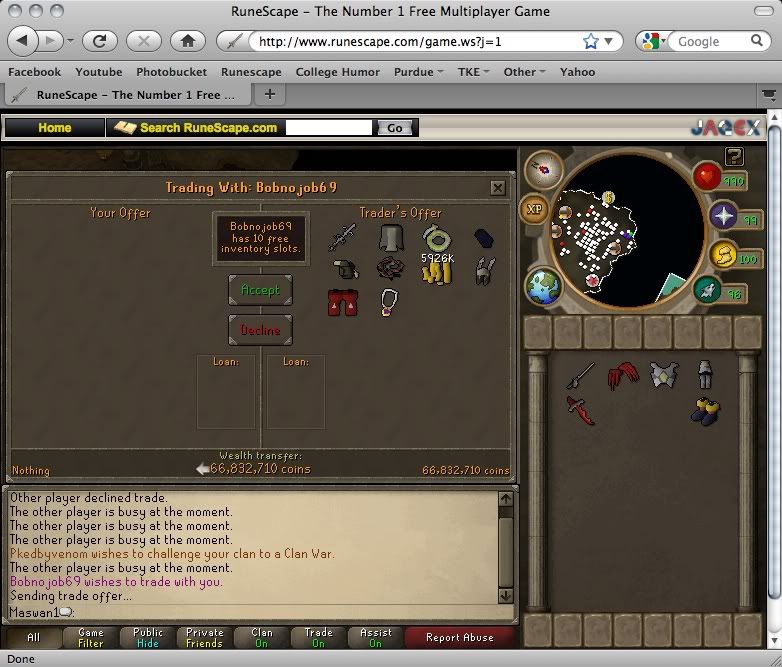Image resolution: width=782 pixels, height=667 pixels.
Task: Open the browser's Home button
Action: click(187, 41)
